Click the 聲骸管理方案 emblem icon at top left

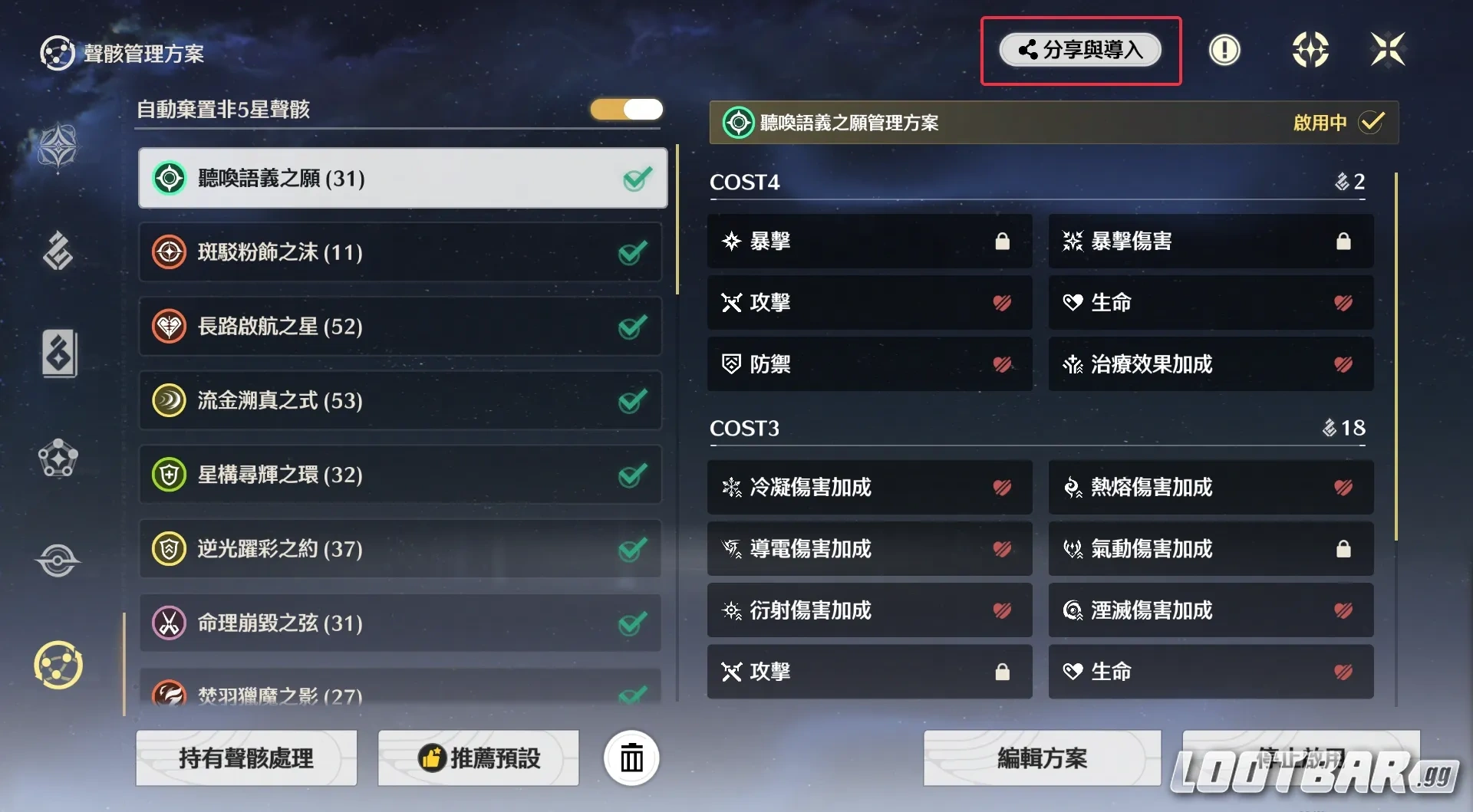click(58, 52)
